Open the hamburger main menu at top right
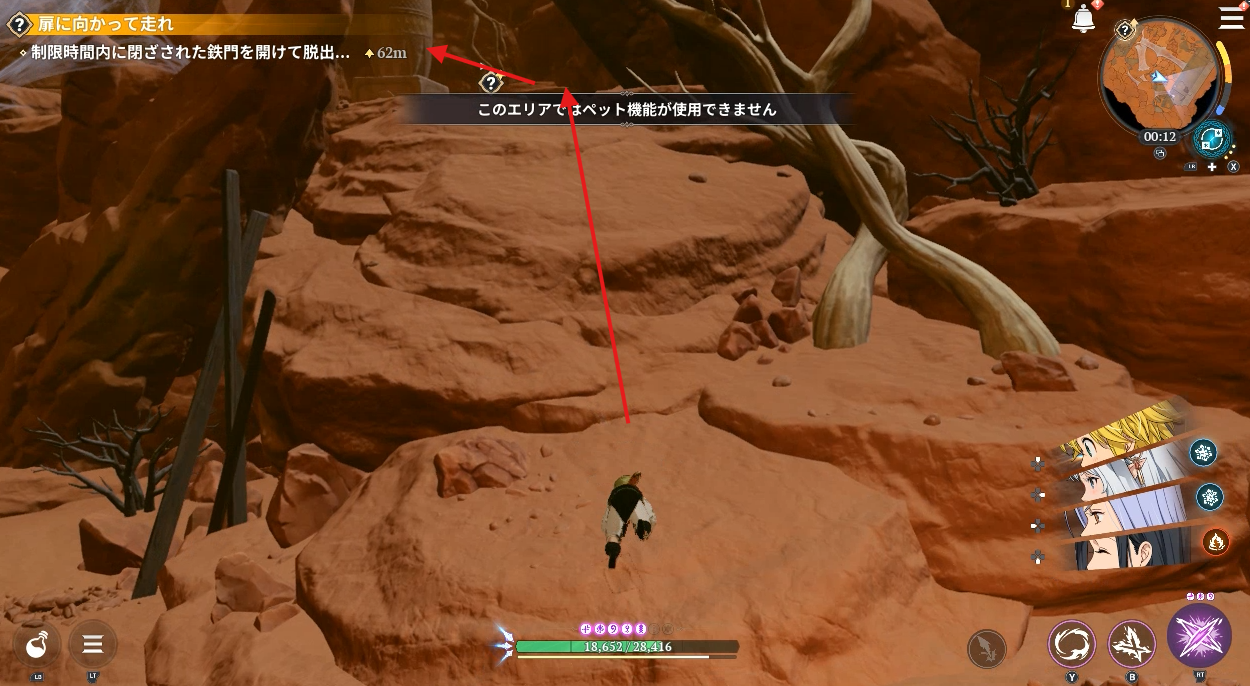Image resolution: width=1250 pixels, height=686 pixels. click(x=1232, y=18)
